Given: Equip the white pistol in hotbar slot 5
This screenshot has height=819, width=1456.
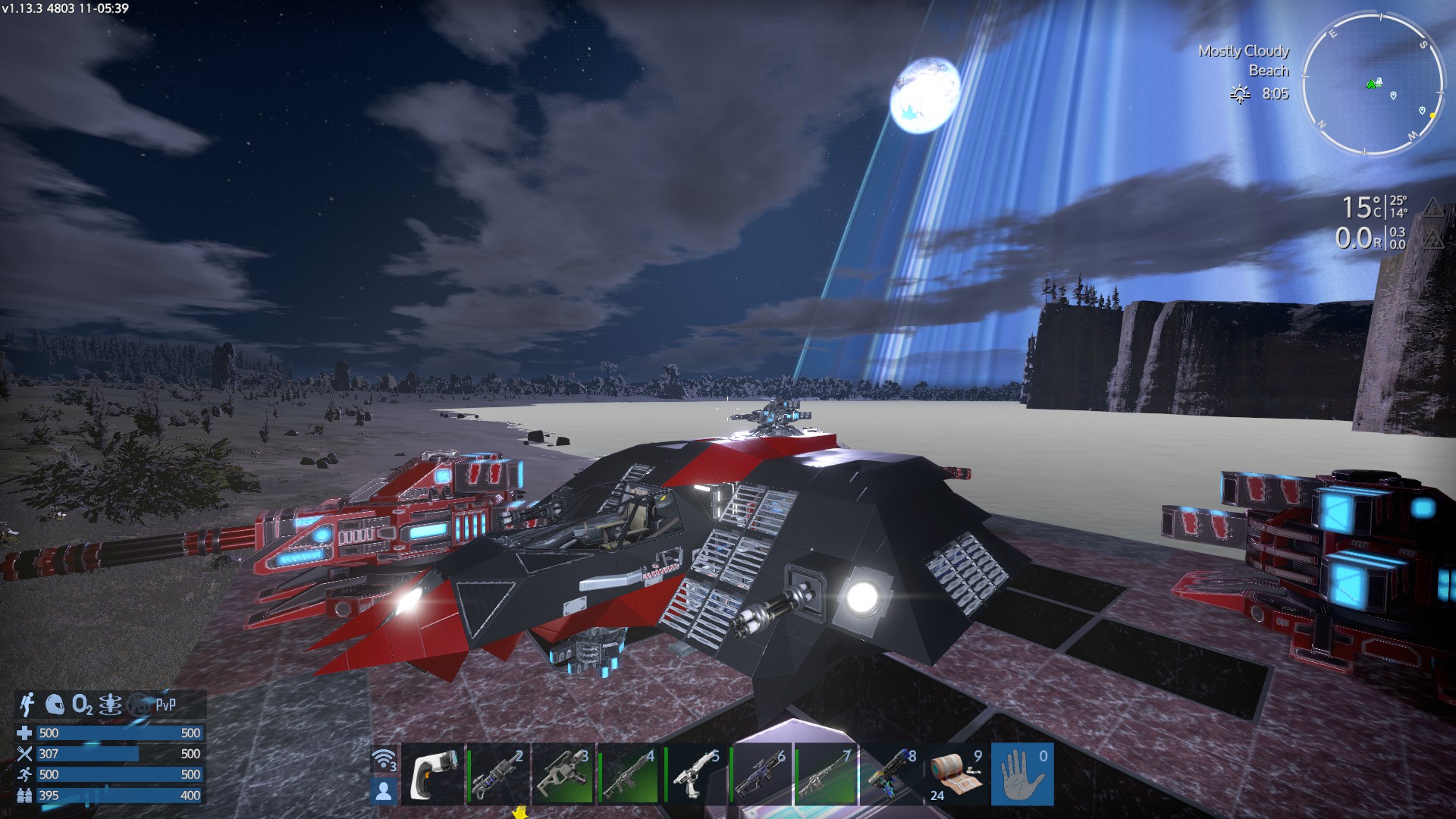Looking at the screenshot, I should [x=695, y=774].
